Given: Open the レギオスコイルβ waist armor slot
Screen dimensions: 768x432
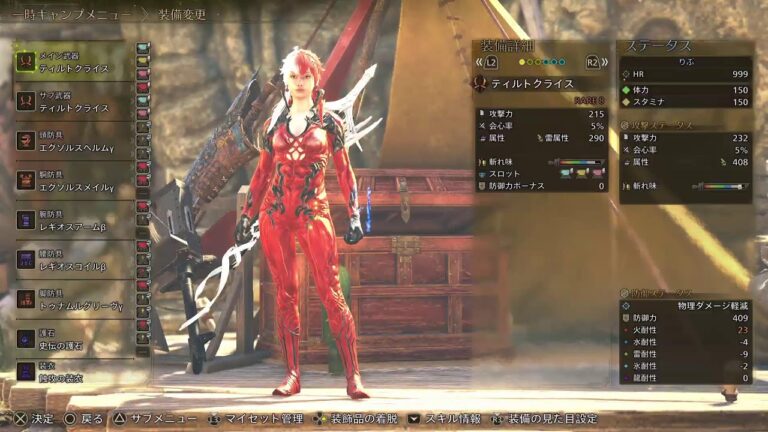Looking at the screenshot, I should (x=75, y=259).
